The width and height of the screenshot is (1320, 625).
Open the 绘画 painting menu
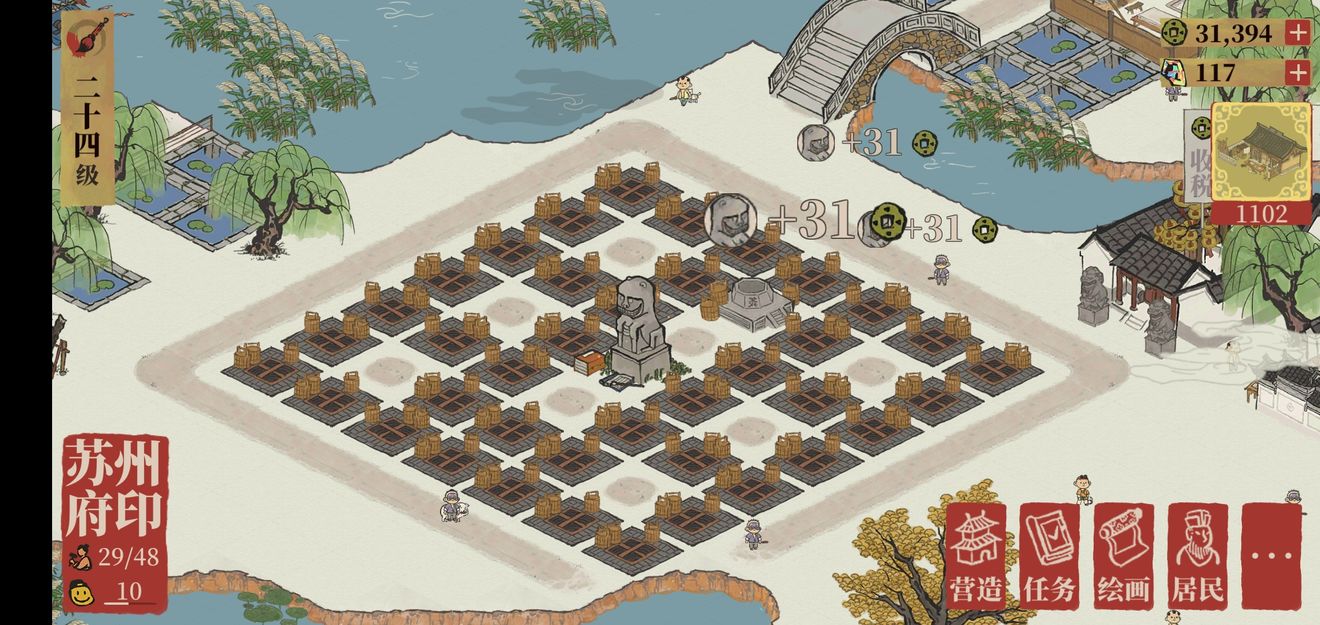pos(1124,556)
